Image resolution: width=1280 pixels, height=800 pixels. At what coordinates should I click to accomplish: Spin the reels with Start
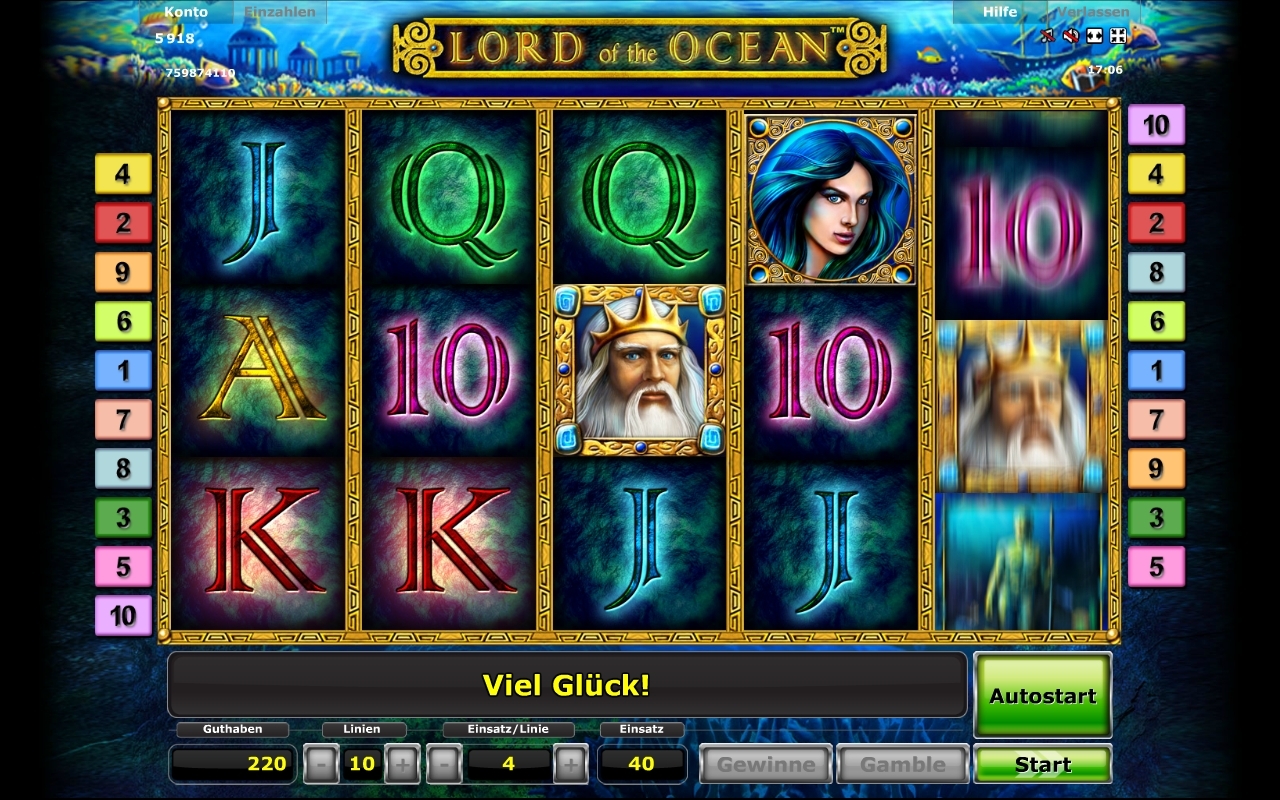[1042, 765]
